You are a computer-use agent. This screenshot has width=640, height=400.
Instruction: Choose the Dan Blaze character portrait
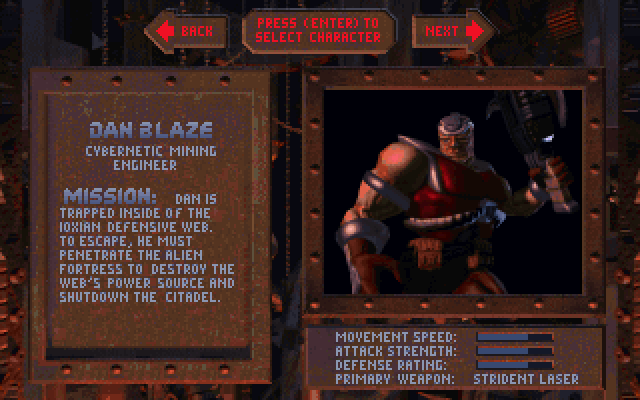click(x=466, y=192)
